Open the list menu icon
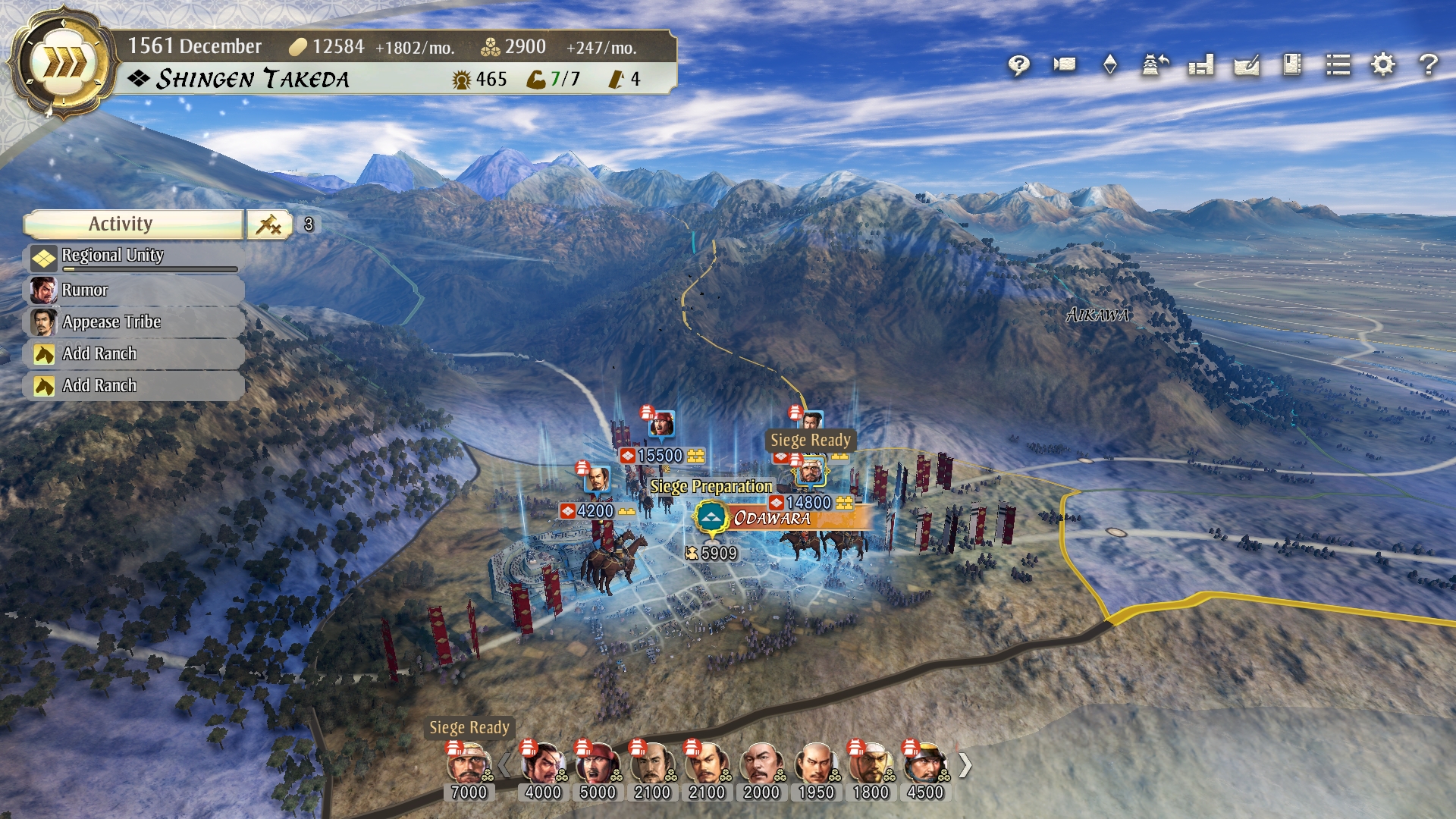The width and height of the screenshot is (1456, 819). pos(1338,65)
